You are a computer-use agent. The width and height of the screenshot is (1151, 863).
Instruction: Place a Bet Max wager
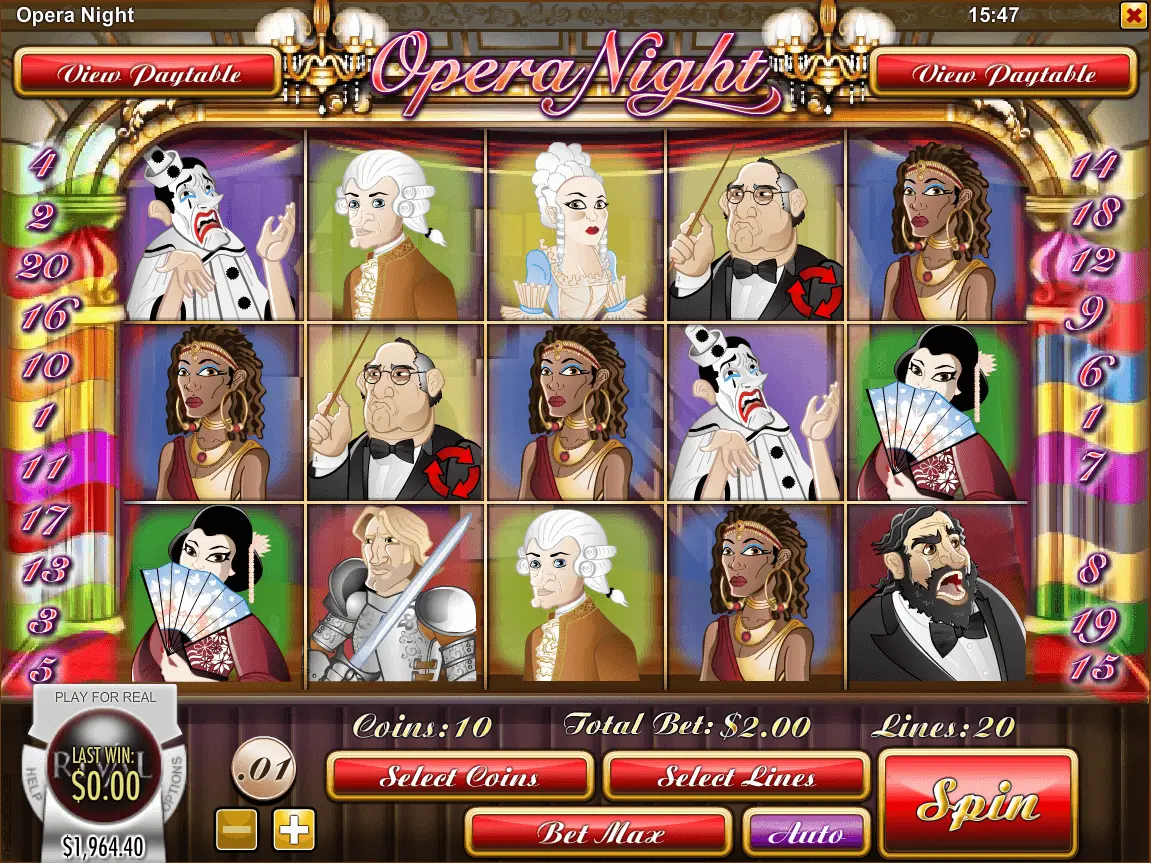pyautogui.click(x=598, y=832)
